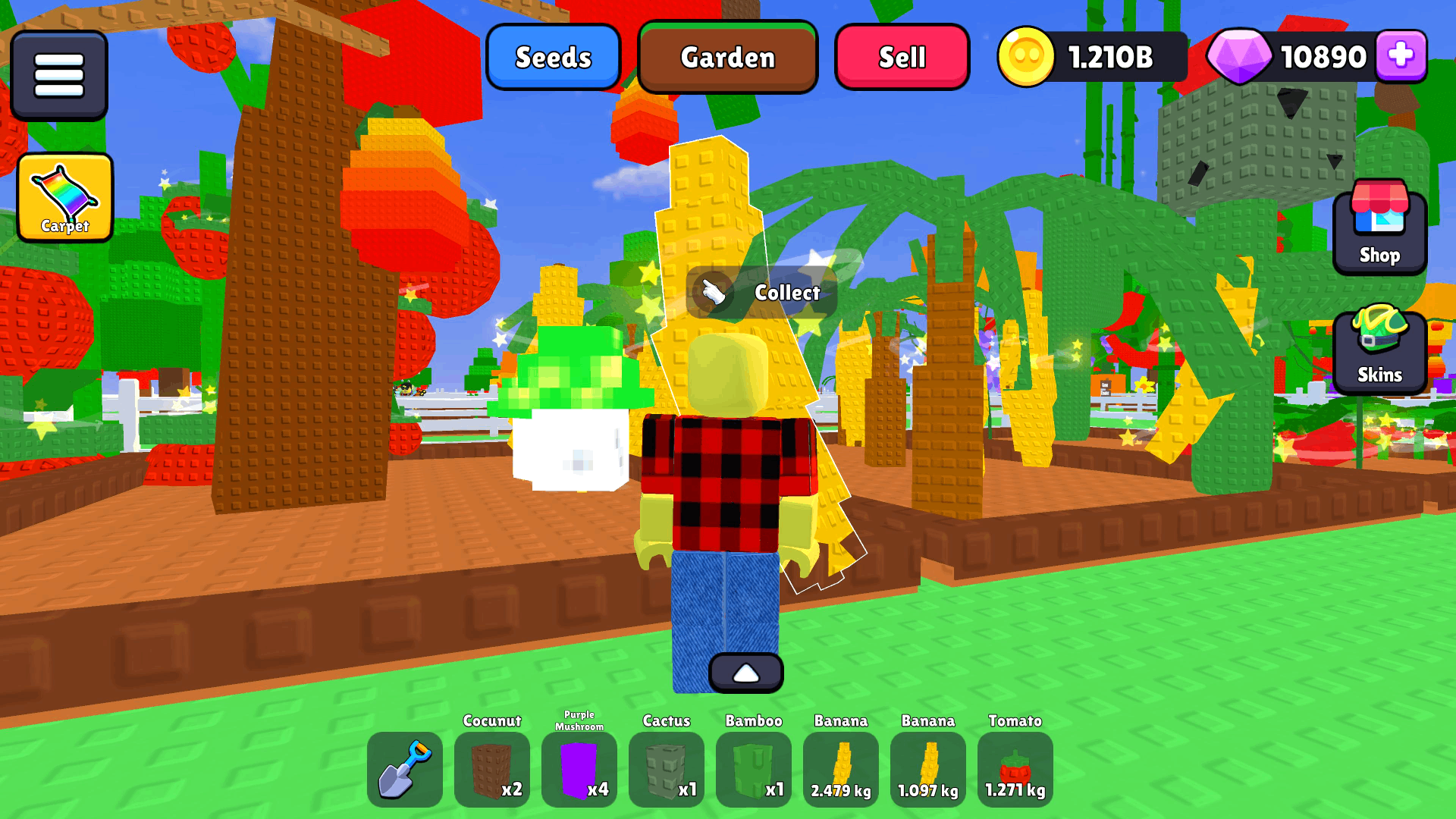The image size is (1456, 819).
Task: Select the 1.097 kg Banana slot
Action: pyautogui.click(x=928, y=769)
